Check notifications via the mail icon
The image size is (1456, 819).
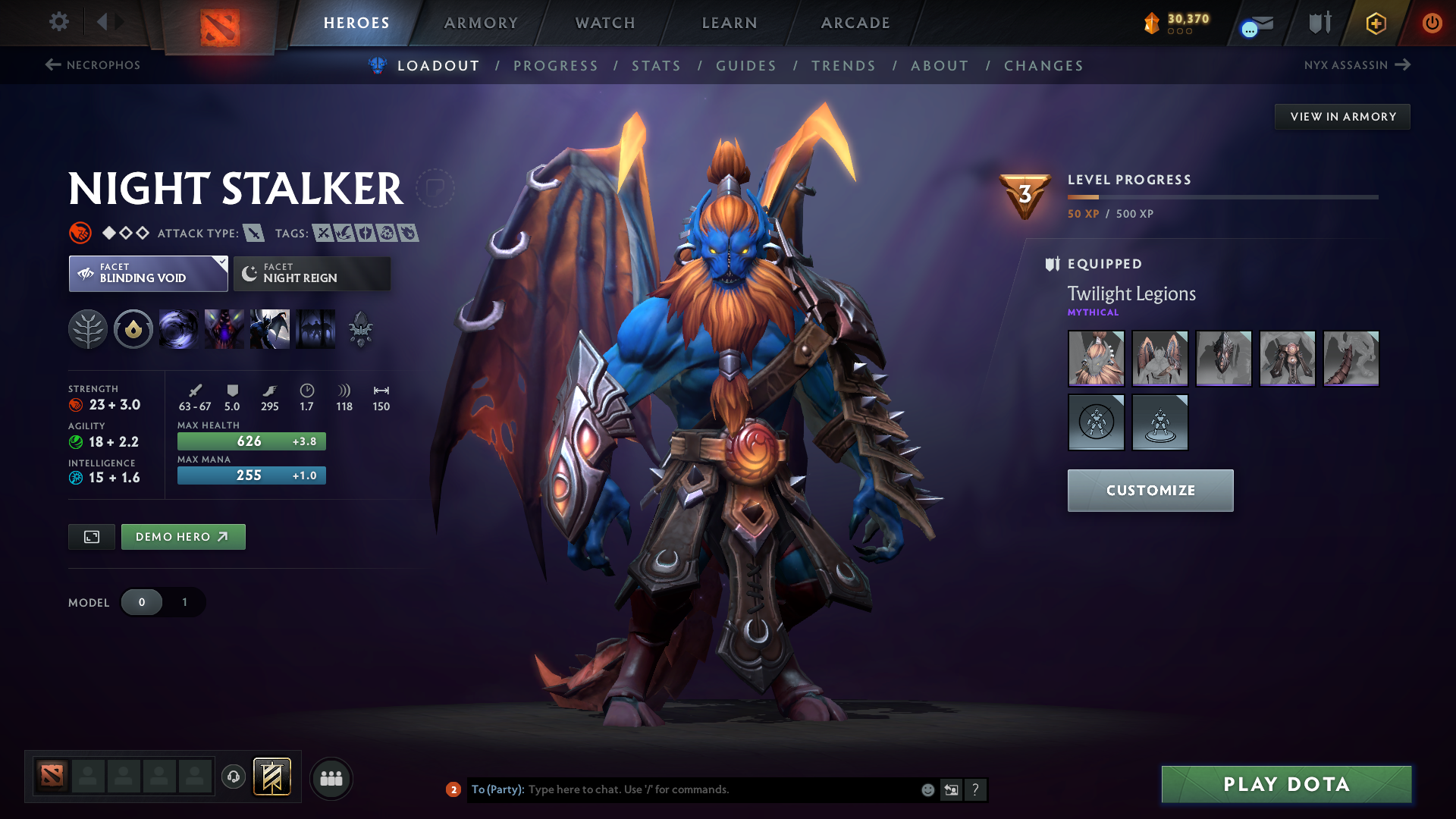[x=1255, y=23]
